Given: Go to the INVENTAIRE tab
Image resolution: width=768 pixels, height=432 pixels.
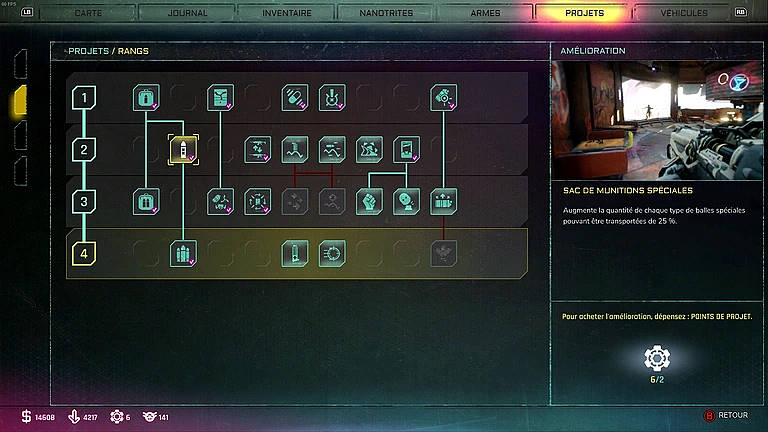Looking at the screenshot, I should (286, 13).
